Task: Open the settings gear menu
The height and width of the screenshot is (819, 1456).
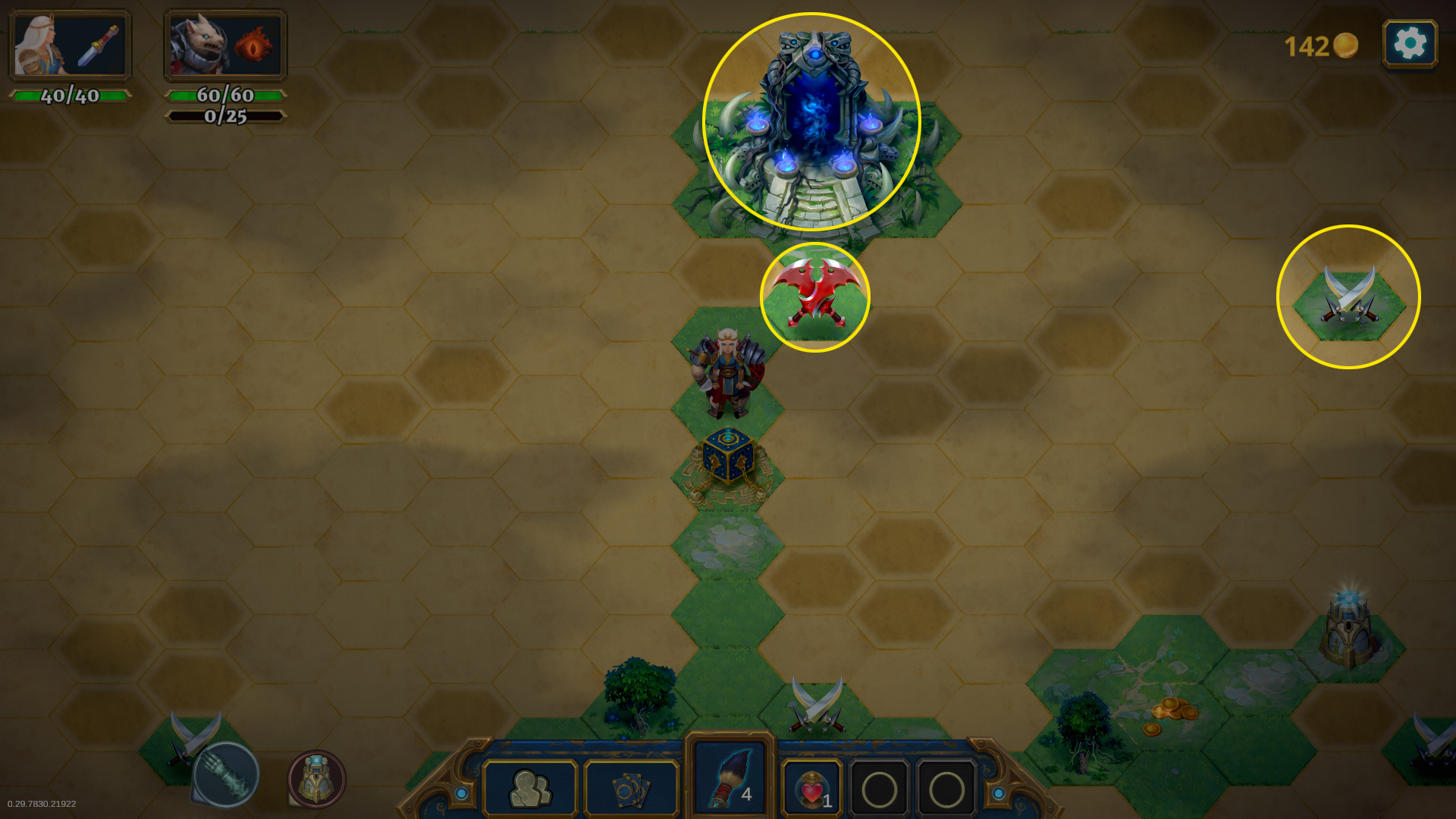Action: click(x=1410, y=44)
